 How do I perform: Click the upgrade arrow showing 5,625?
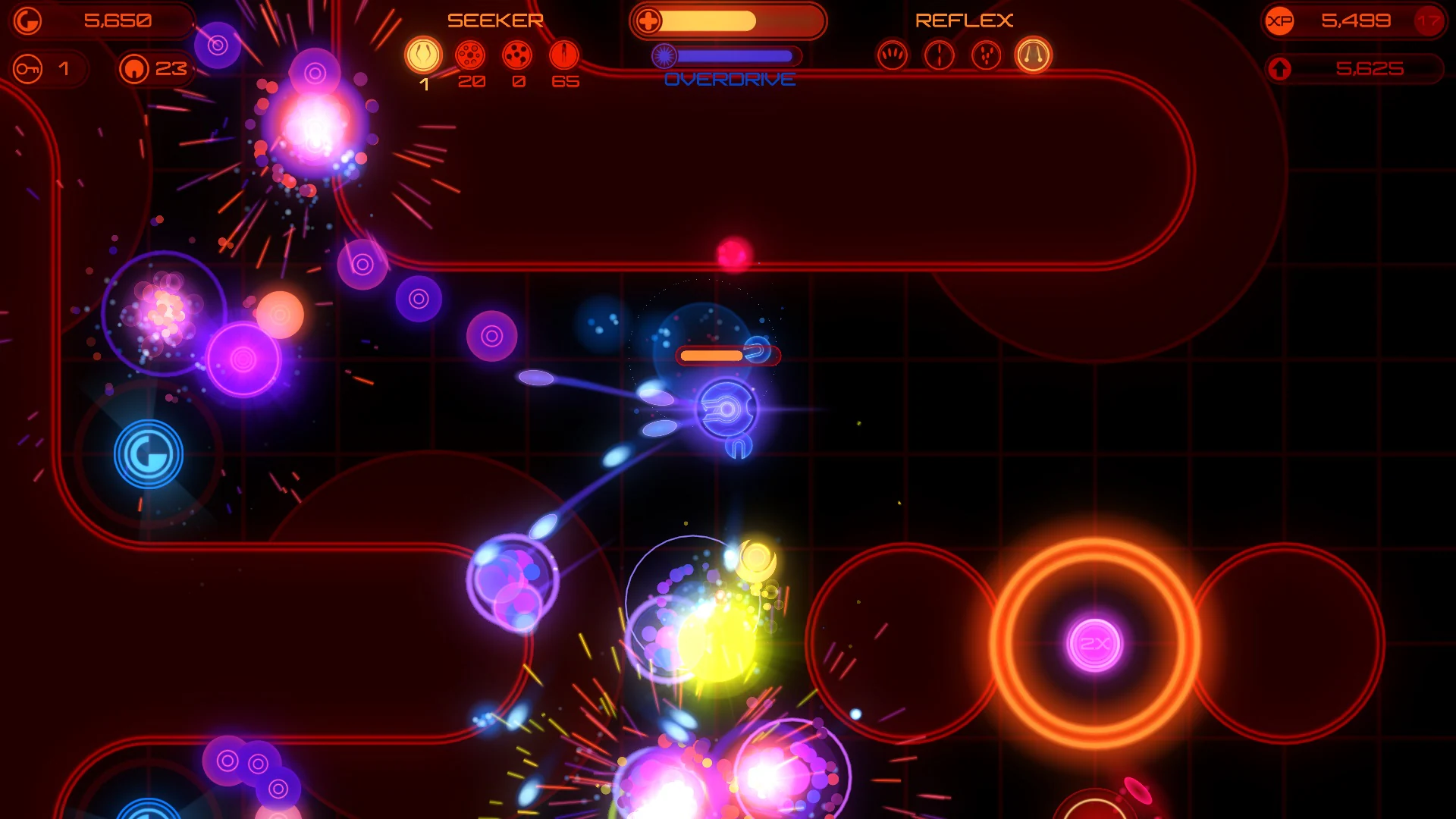pyautogui.click(x=1282, y=69)
